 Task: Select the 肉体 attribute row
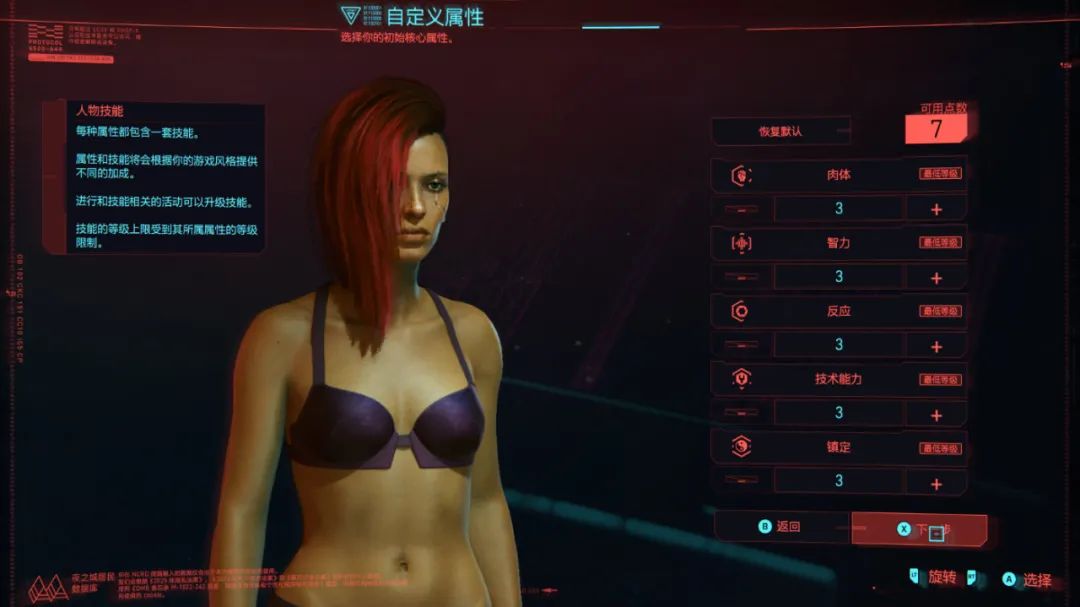click(x=838, y=175)
